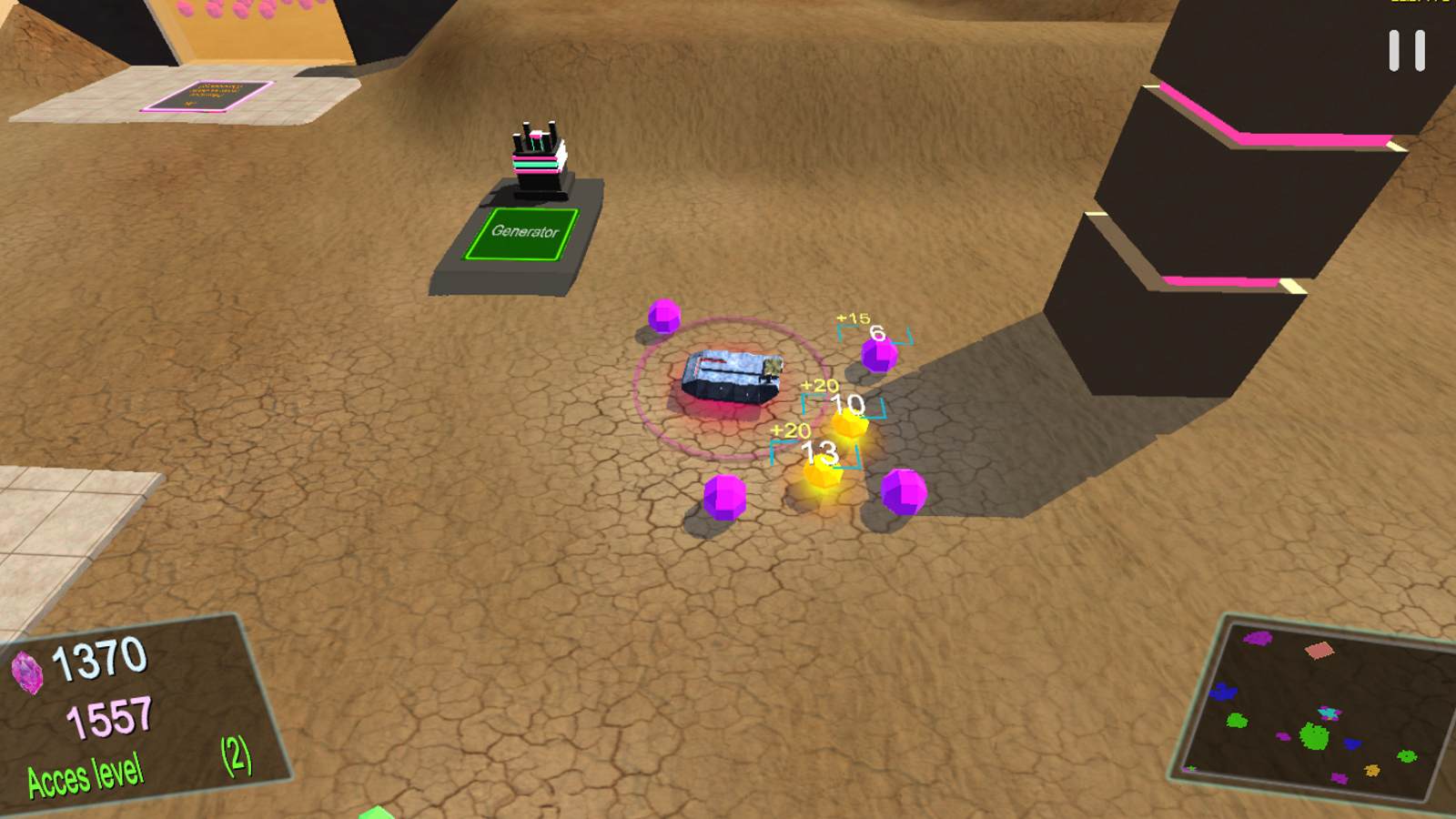Expand the counter labeled 10
This screenshot has height=819, width=1456.
tap(846, 406)
